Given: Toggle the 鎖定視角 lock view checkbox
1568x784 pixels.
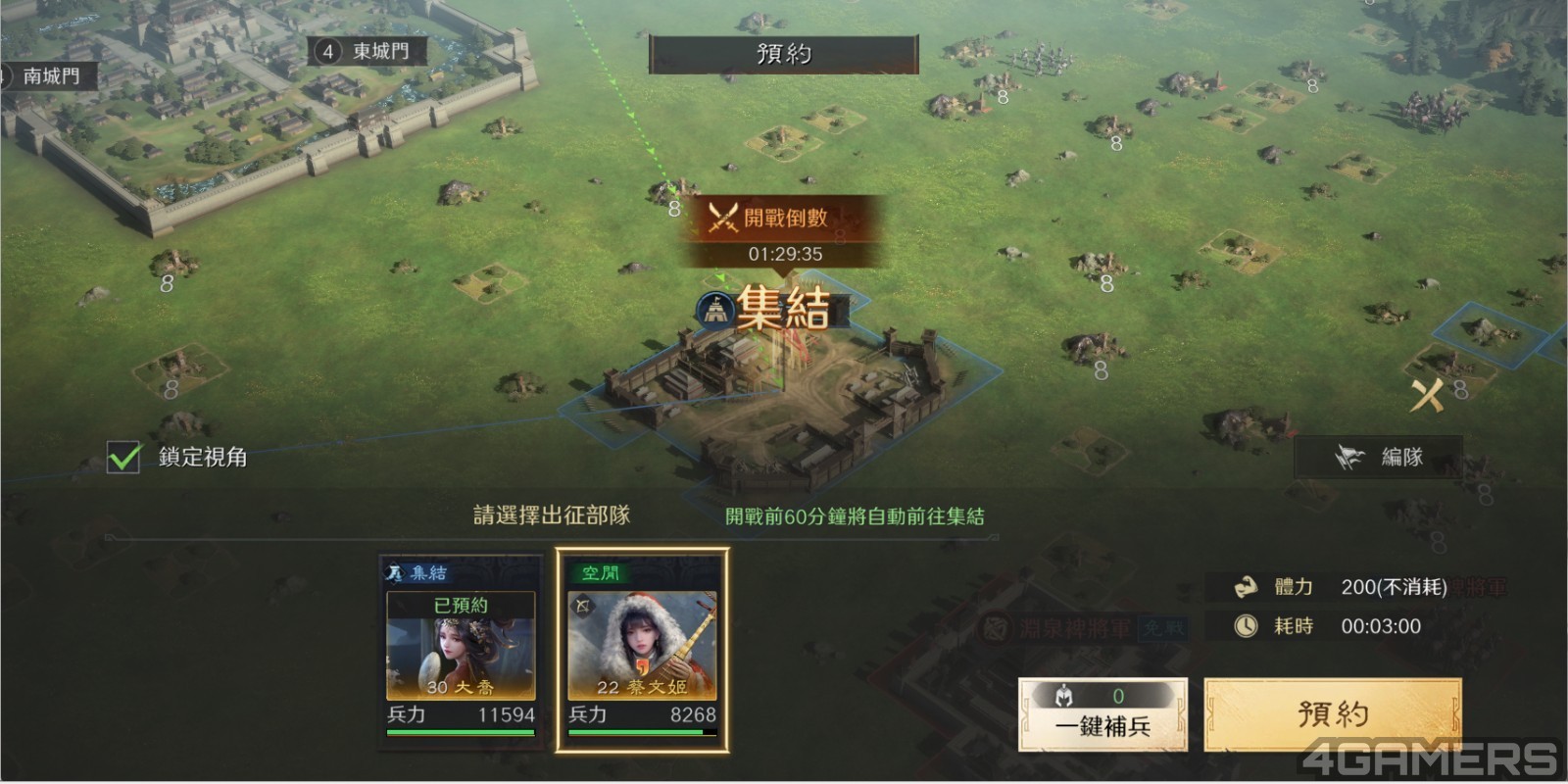Looking at the screenshot, I should tap(124, 457).
